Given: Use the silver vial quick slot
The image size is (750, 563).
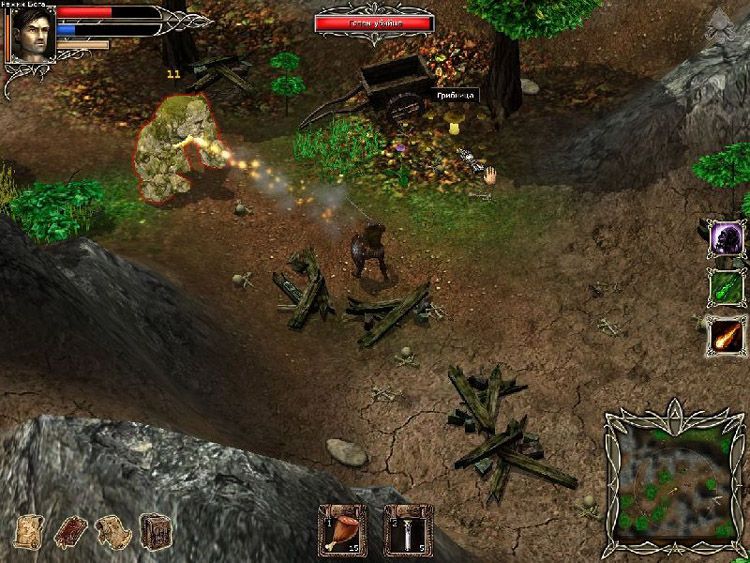Looking at the screenshot, I should pyautogui.click(x=408, y=531).
